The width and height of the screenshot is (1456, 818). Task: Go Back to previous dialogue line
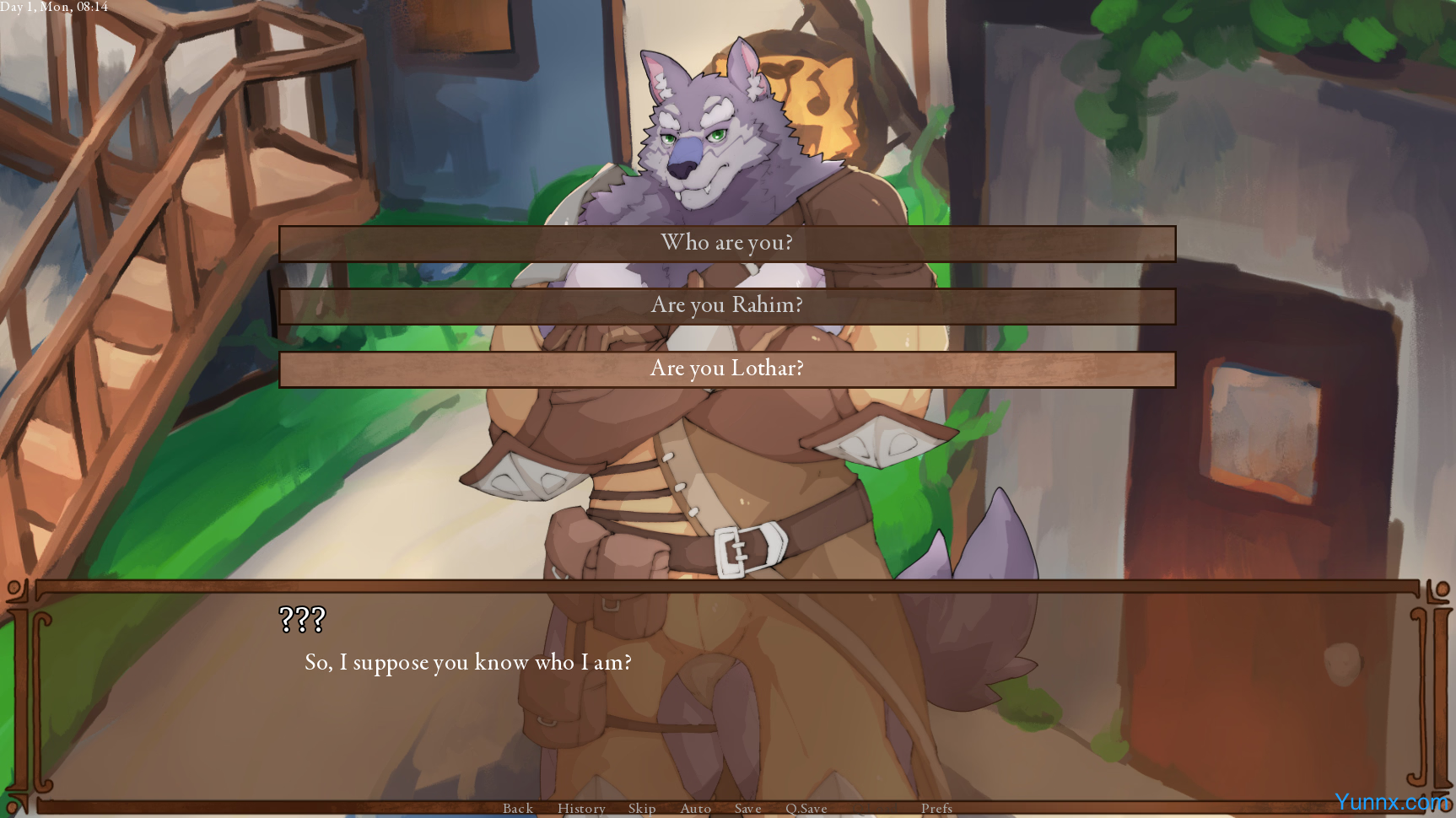pos(518,808)
